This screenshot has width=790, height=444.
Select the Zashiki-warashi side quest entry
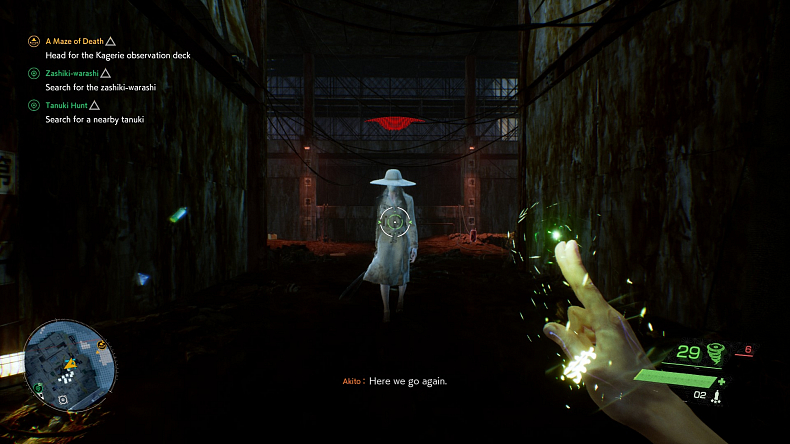(x=72, y=73)
